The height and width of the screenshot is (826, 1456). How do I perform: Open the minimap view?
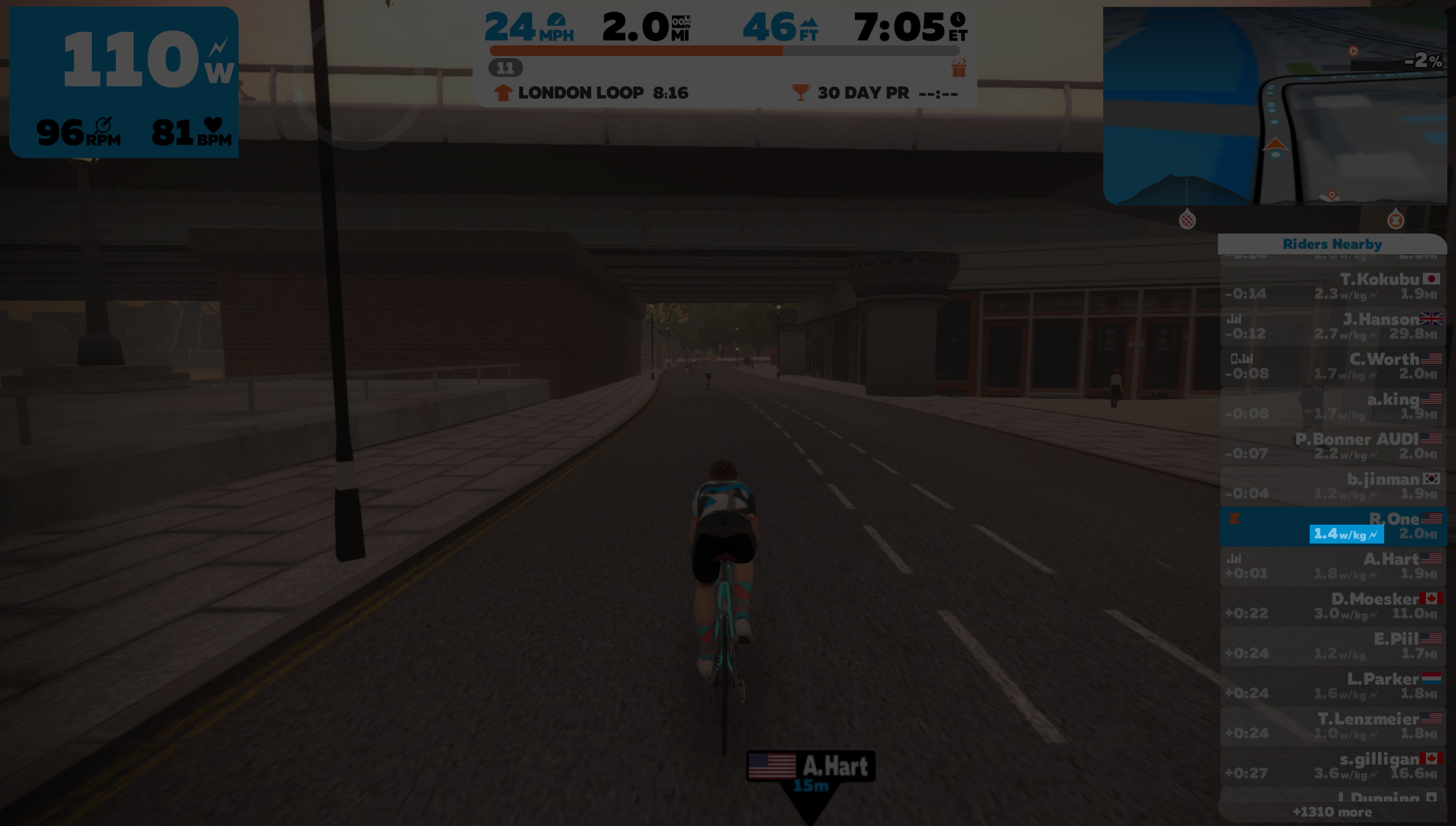(x=1275, y=106)
